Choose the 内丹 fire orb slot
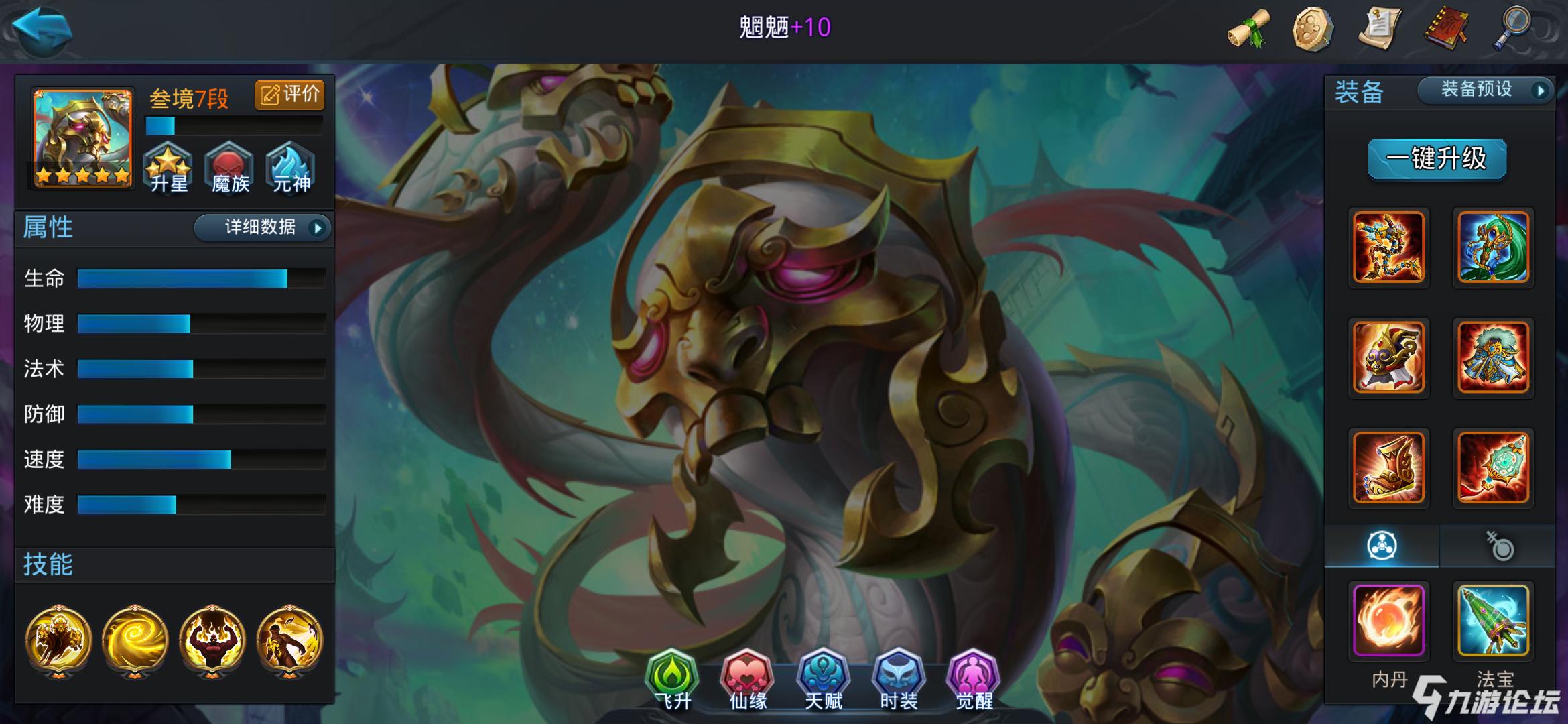 tap(1388, 620)
